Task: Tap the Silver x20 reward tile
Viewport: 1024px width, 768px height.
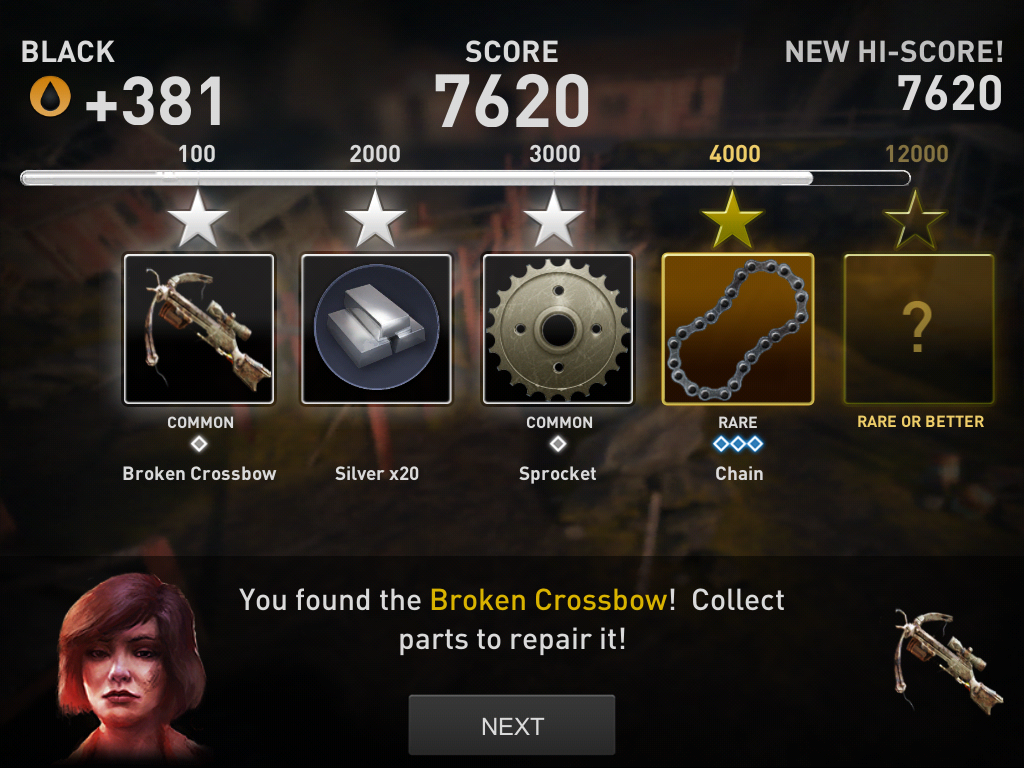Action: coord(376,329)
